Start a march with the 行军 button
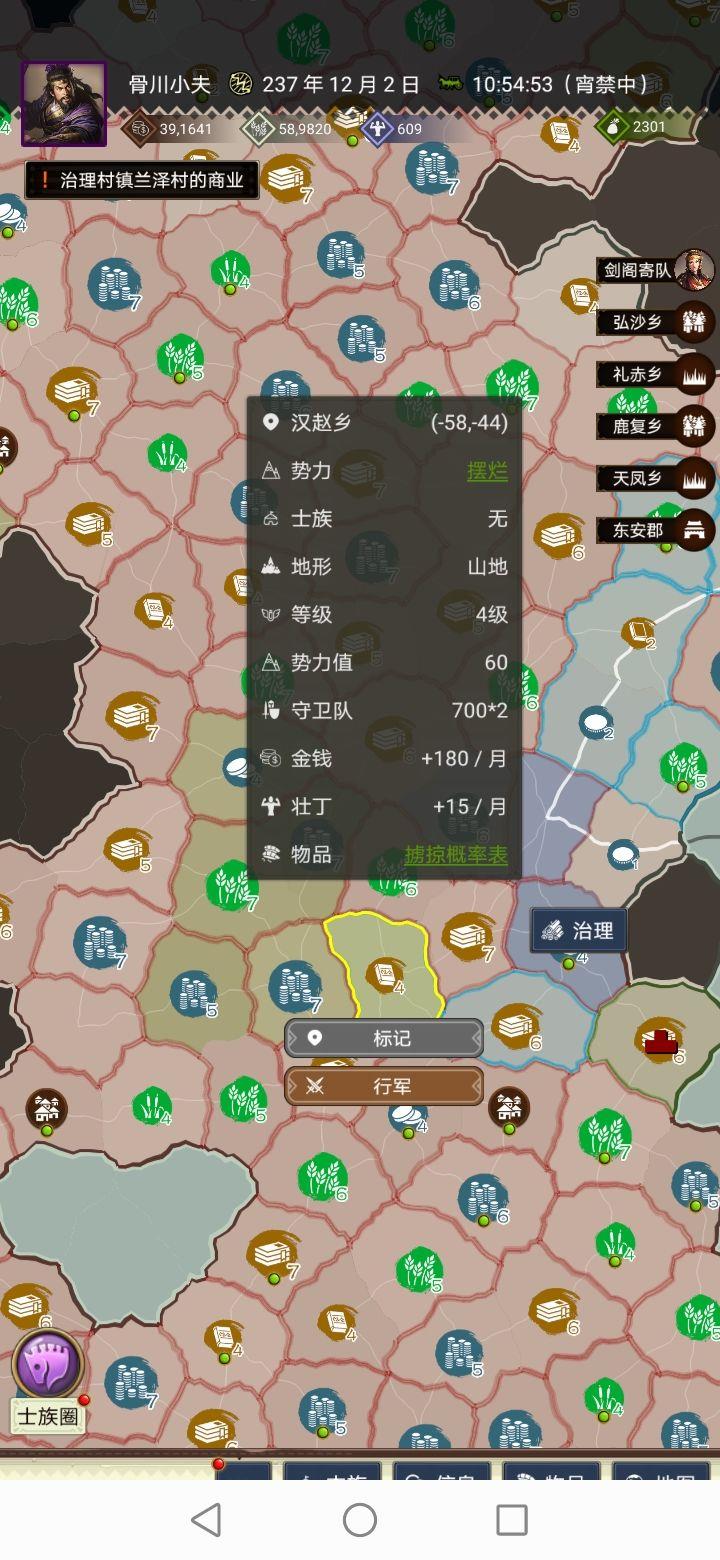 (x=384, y=1086)
